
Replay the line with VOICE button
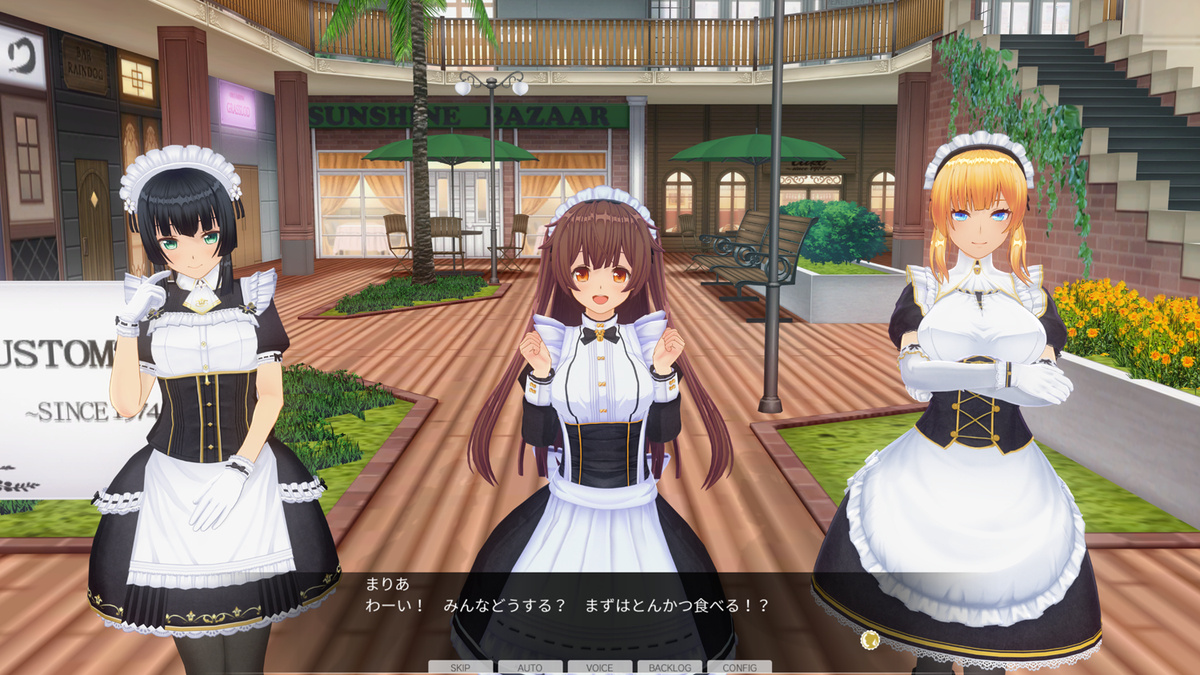[600, 667]
